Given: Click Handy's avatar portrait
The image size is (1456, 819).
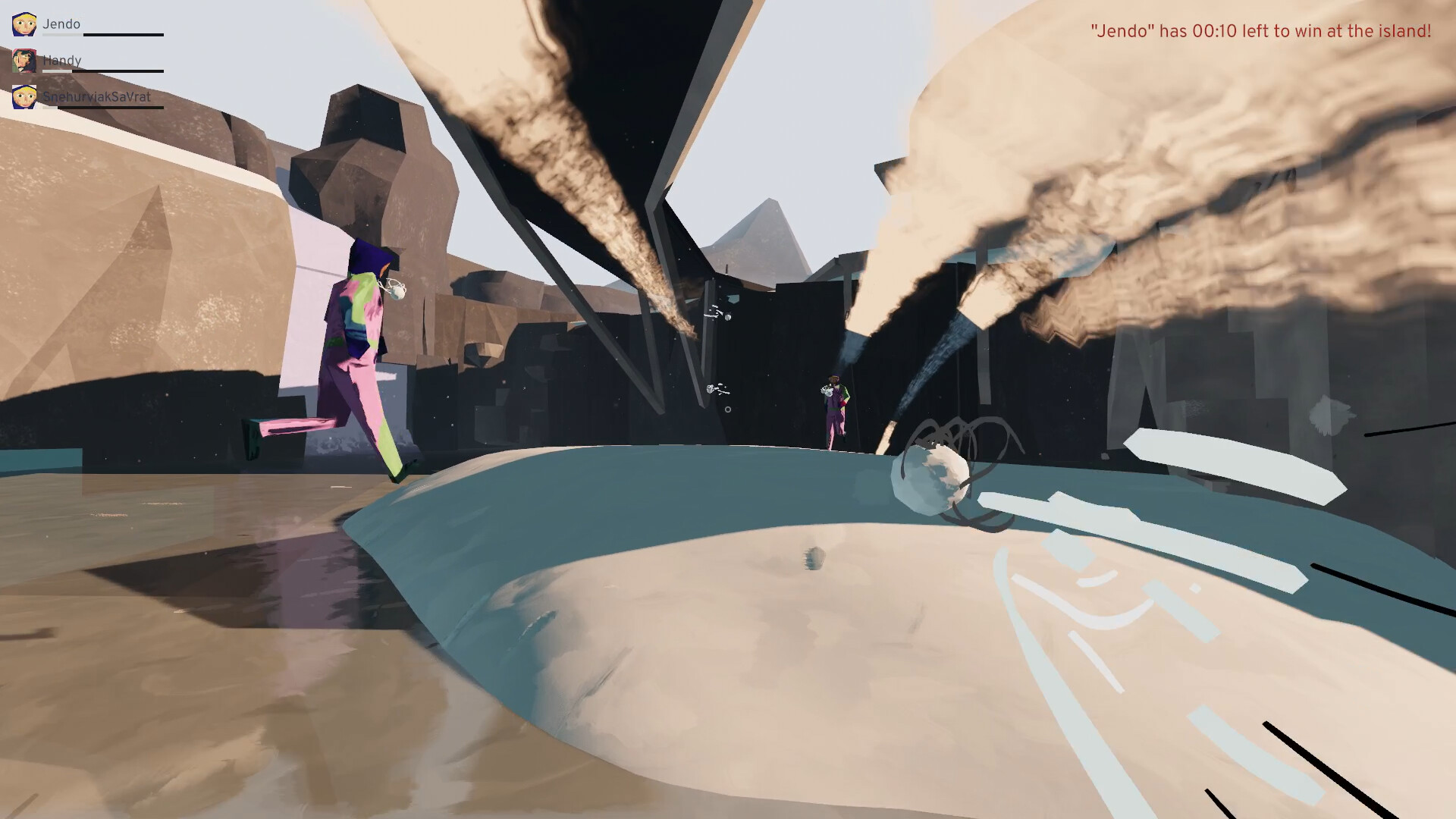Looking at the screenshot, I should tap(24, 60).
